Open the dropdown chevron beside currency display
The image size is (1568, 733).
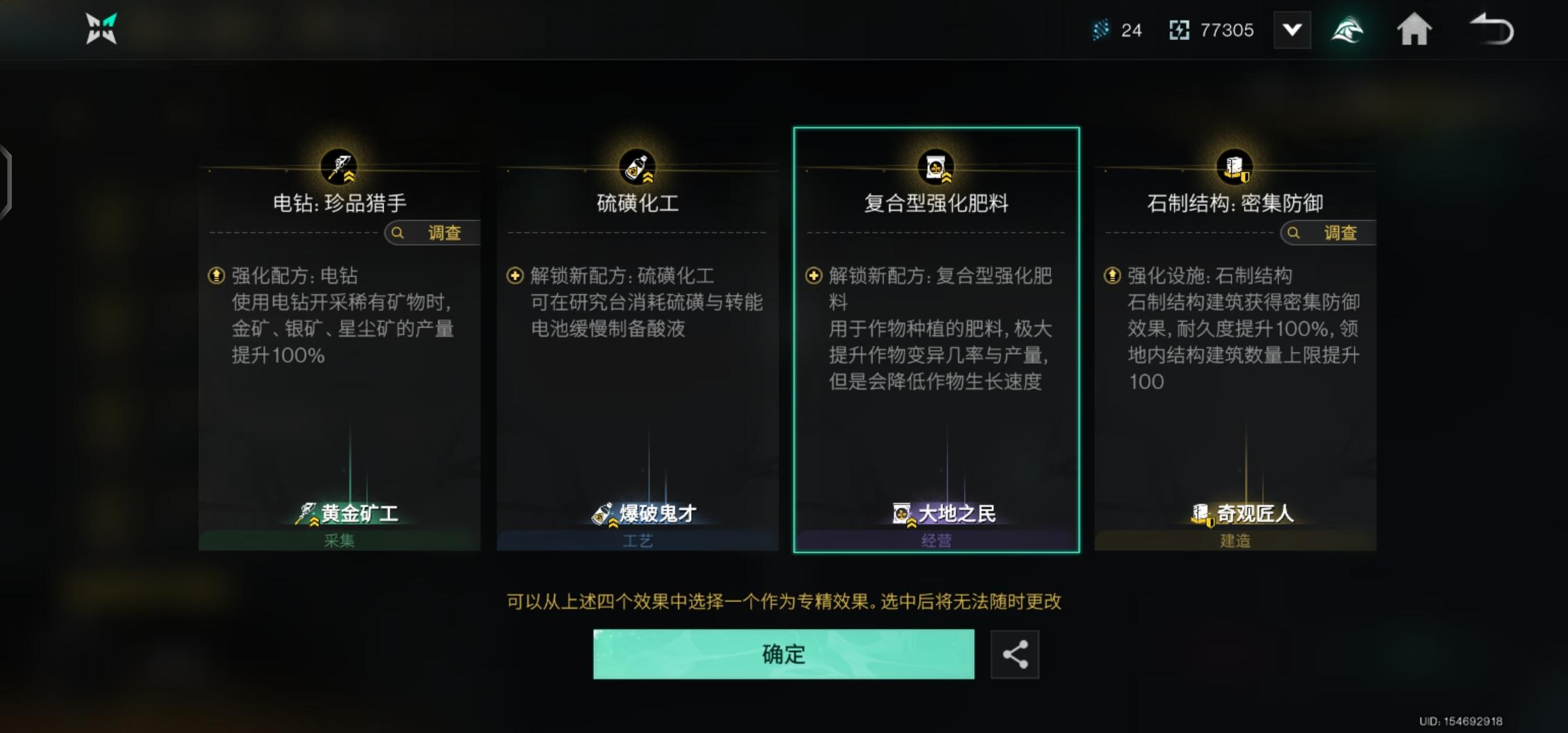1292,30
